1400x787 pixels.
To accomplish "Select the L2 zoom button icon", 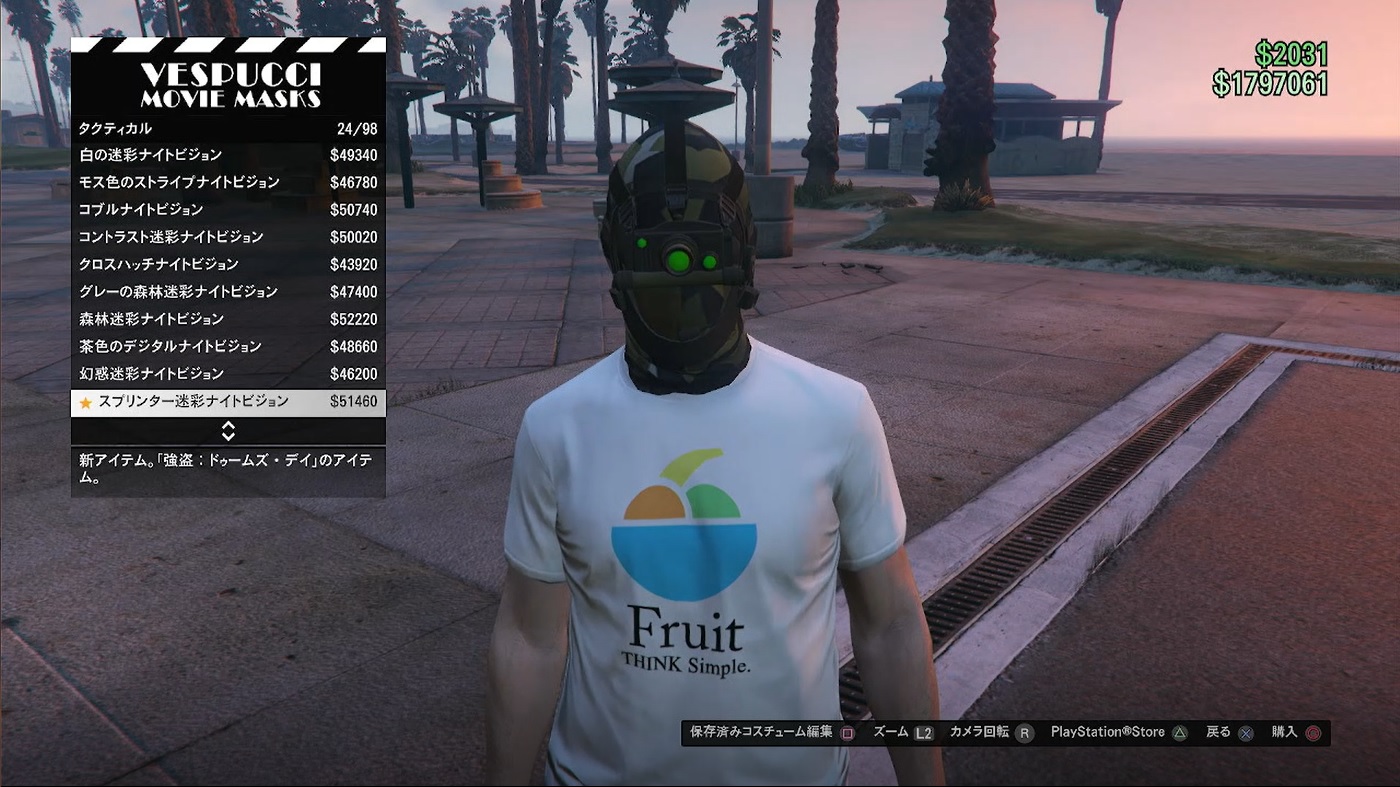I will coord(921,732).
